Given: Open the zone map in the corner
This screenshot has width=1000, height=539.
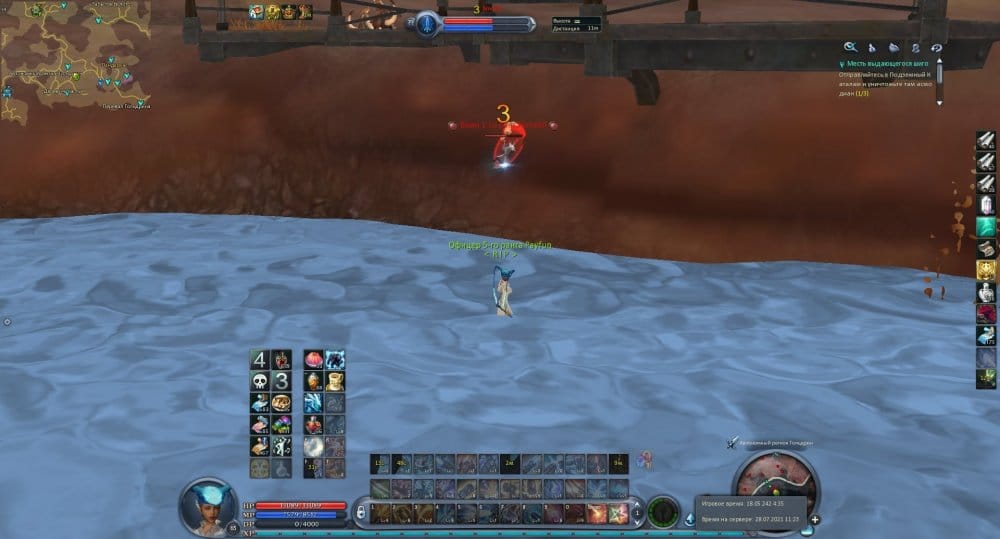Looking at the screenshot, I should pyautogui.click(x=75, y=55).
